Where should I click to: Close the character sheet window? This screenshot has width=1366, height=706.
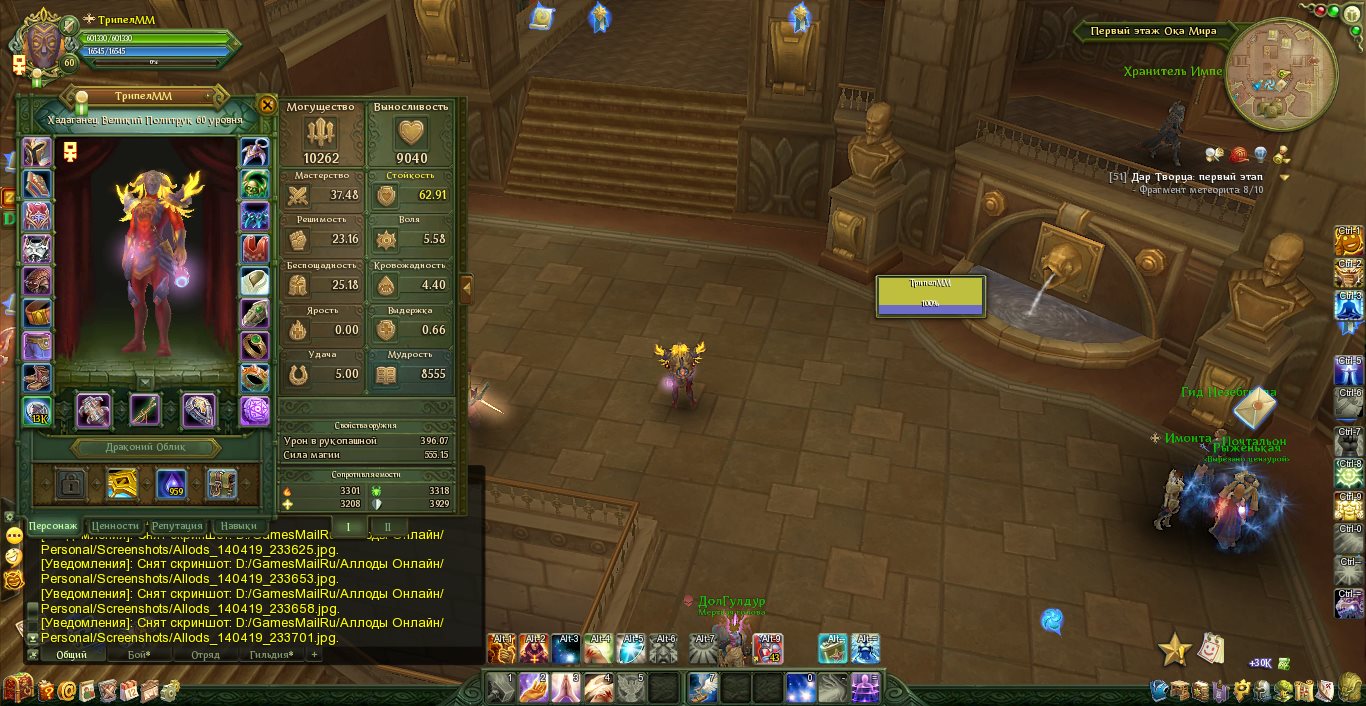(x=267, y=105)
